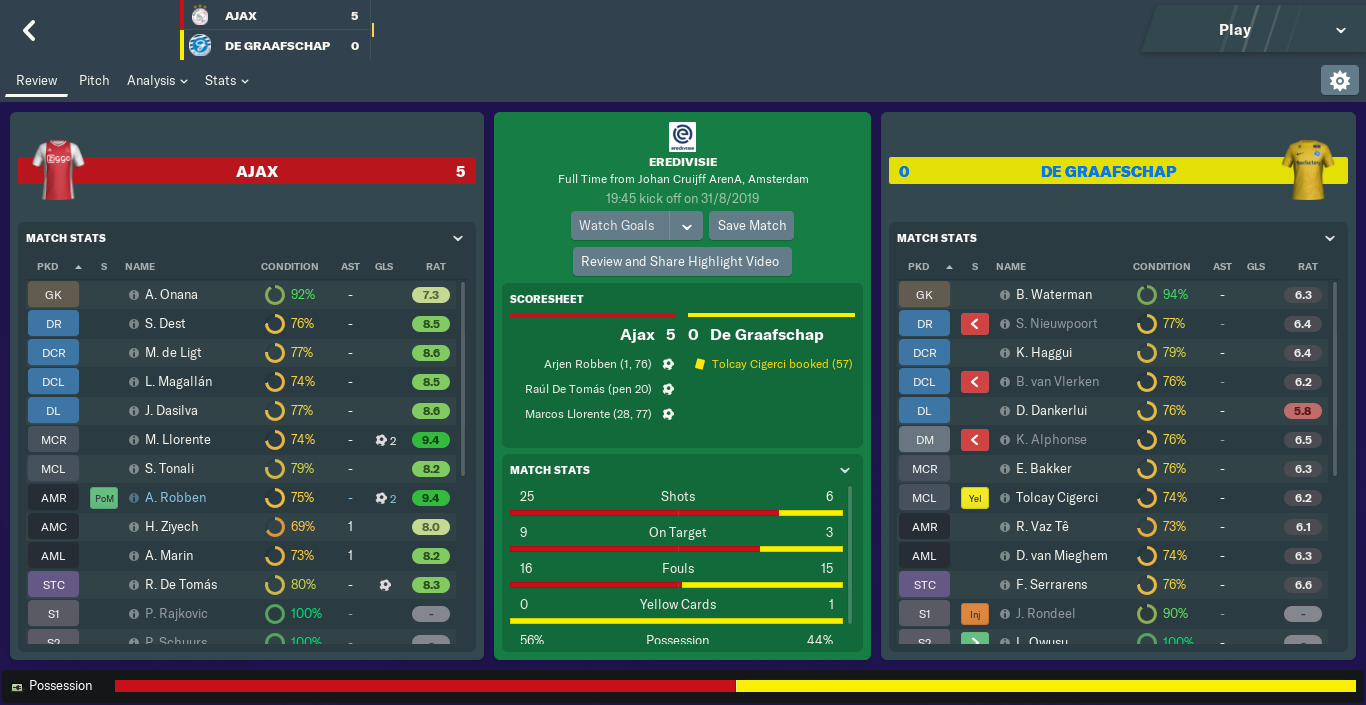The height and width of the screenshot is (705, 1366).
Task: Select the Review tab
Action: tap(36, 80)
